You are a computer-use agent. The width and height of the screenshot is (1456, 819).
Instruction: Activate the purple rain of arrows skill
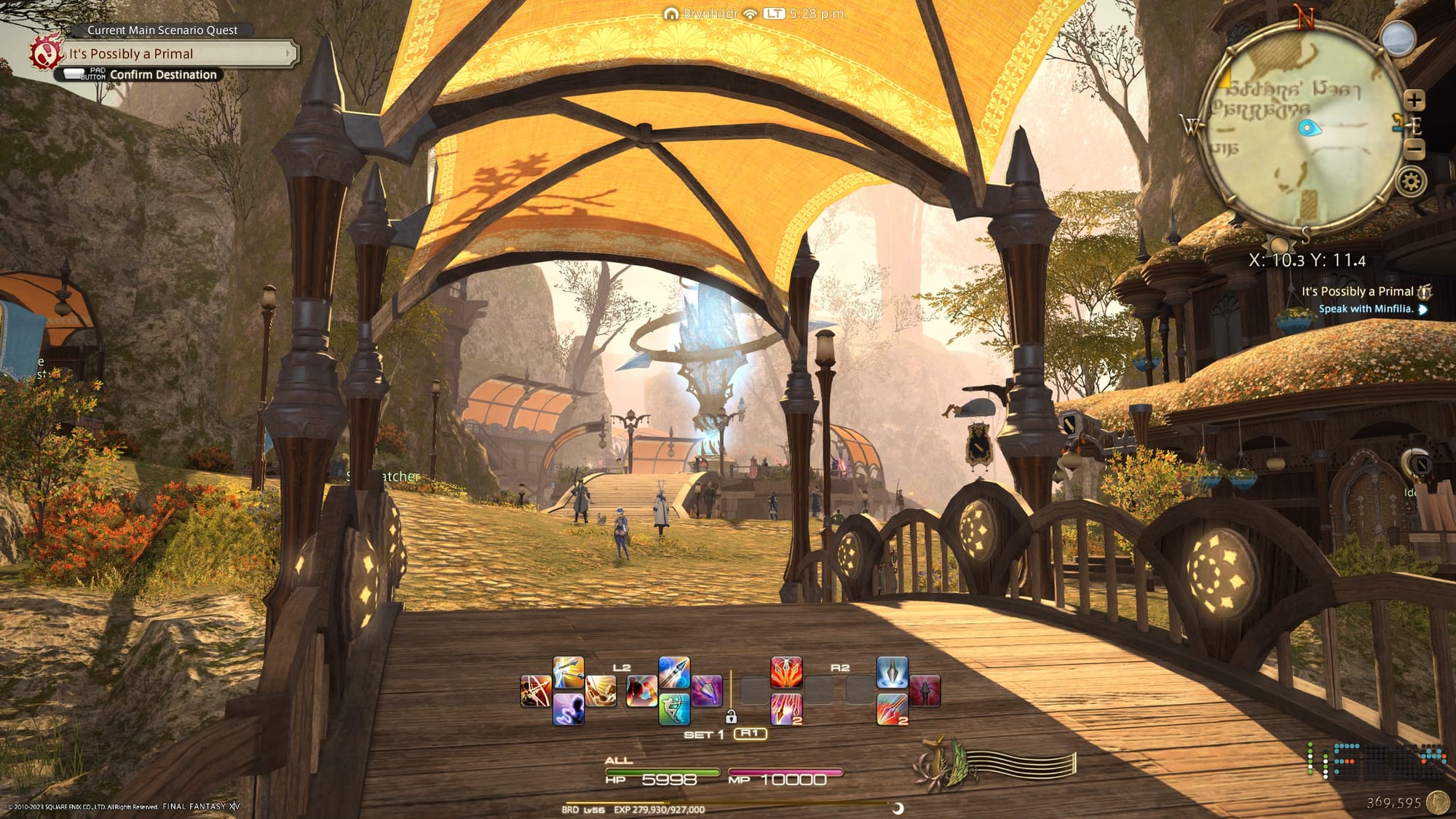[x=786, y=709]
